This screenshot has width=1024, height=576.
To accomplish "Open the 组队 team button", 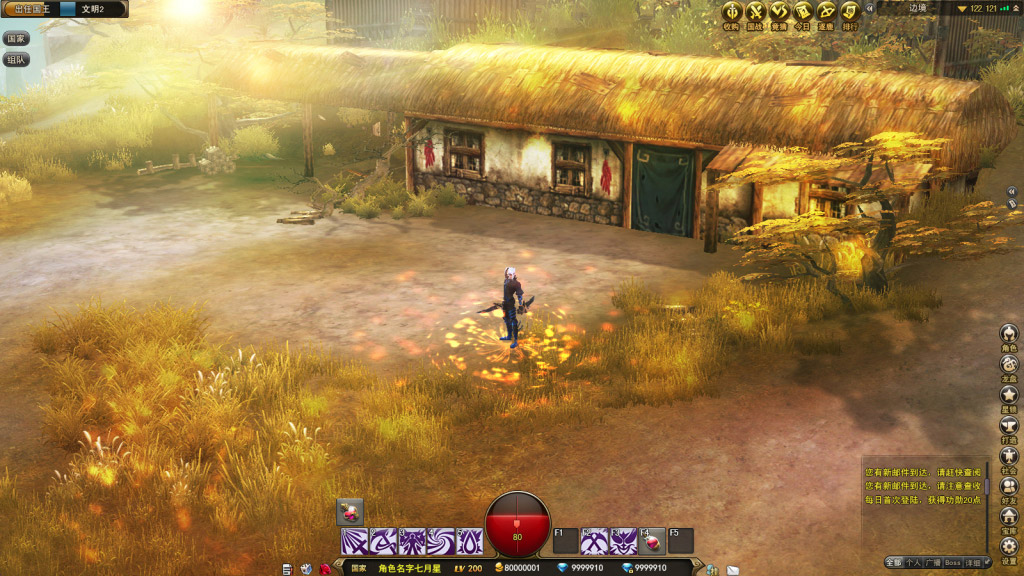I will tap(16, 60).
